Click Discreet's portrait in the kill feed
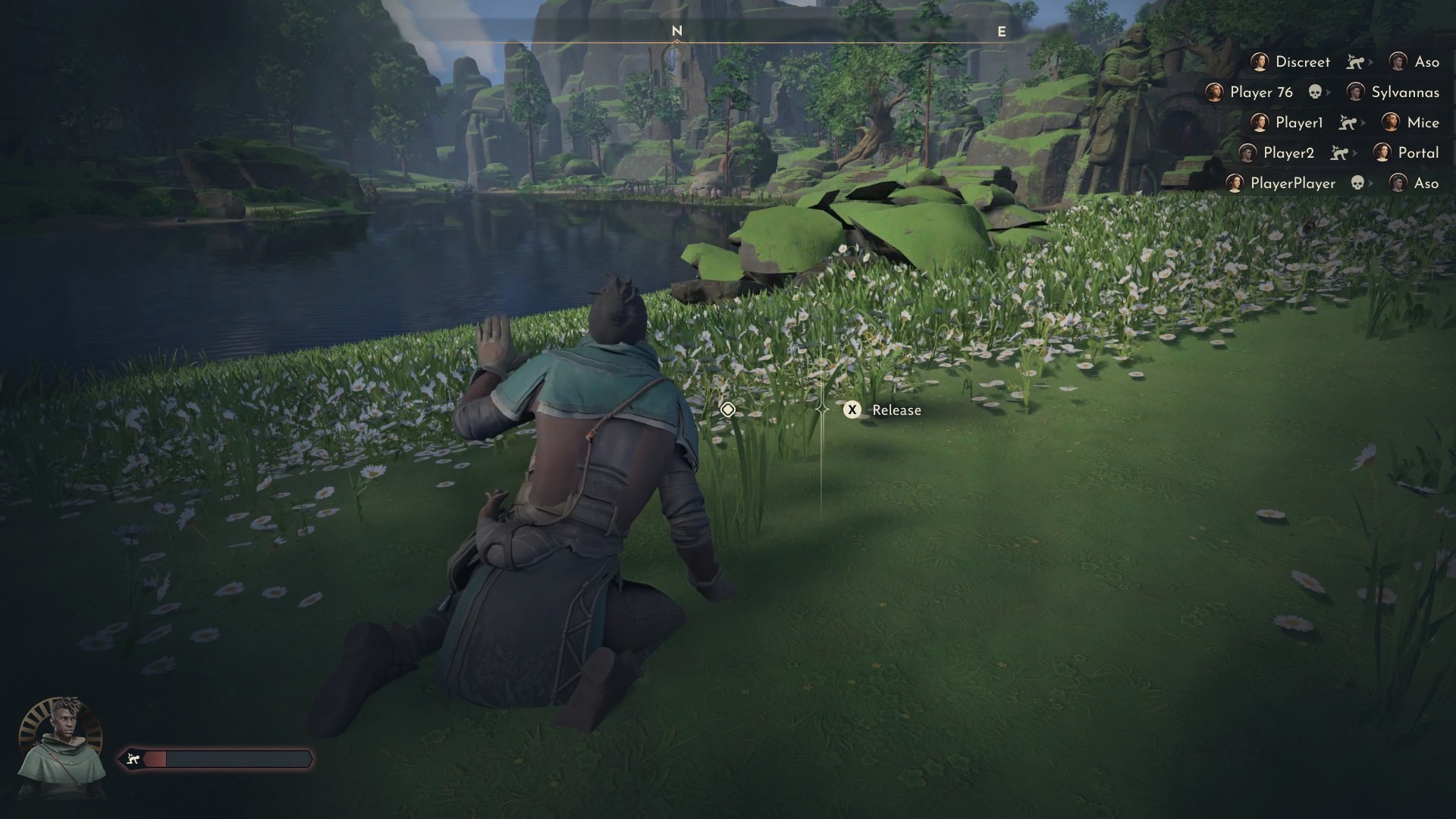This screenshot has width=1456, height=819. coord(1260,62)
